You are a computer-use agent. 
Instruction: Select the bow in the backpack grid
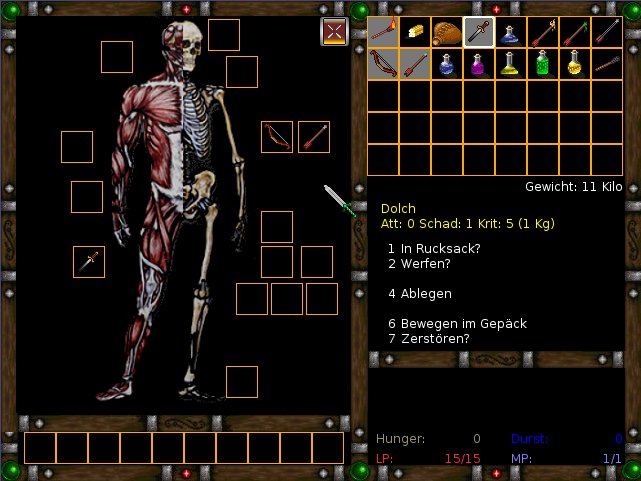click(383, 64)
